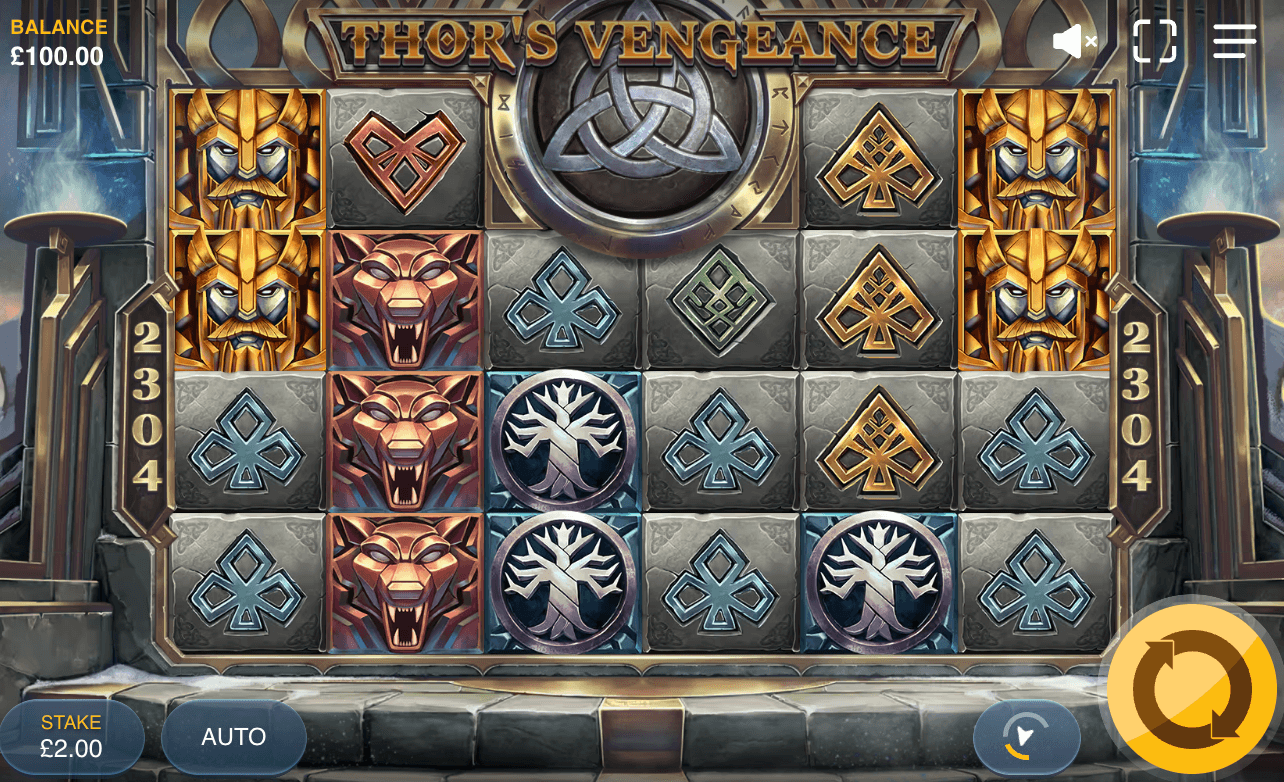Enable turbo spin mode
1284x782 pixels.
click(1026, 737)
